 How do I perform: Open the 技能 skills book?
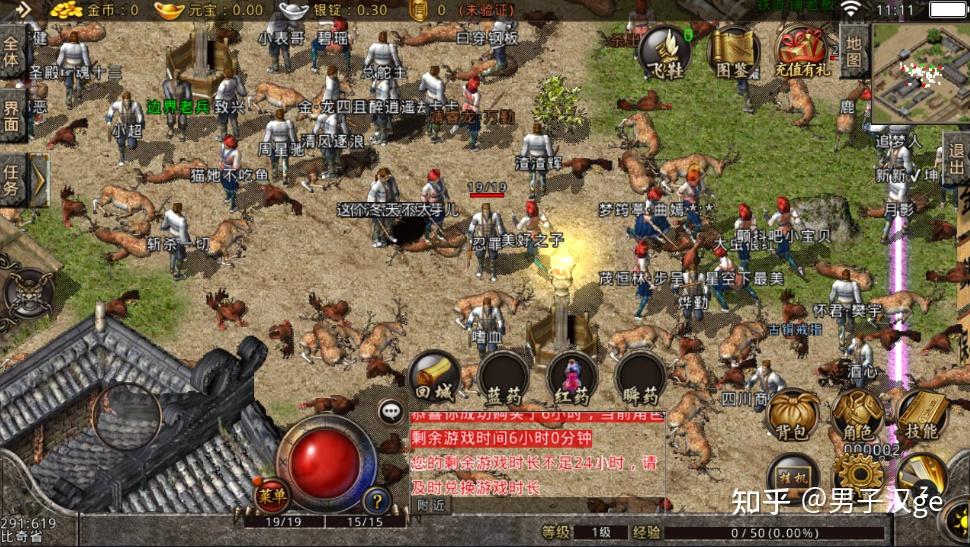click(921, 414)
